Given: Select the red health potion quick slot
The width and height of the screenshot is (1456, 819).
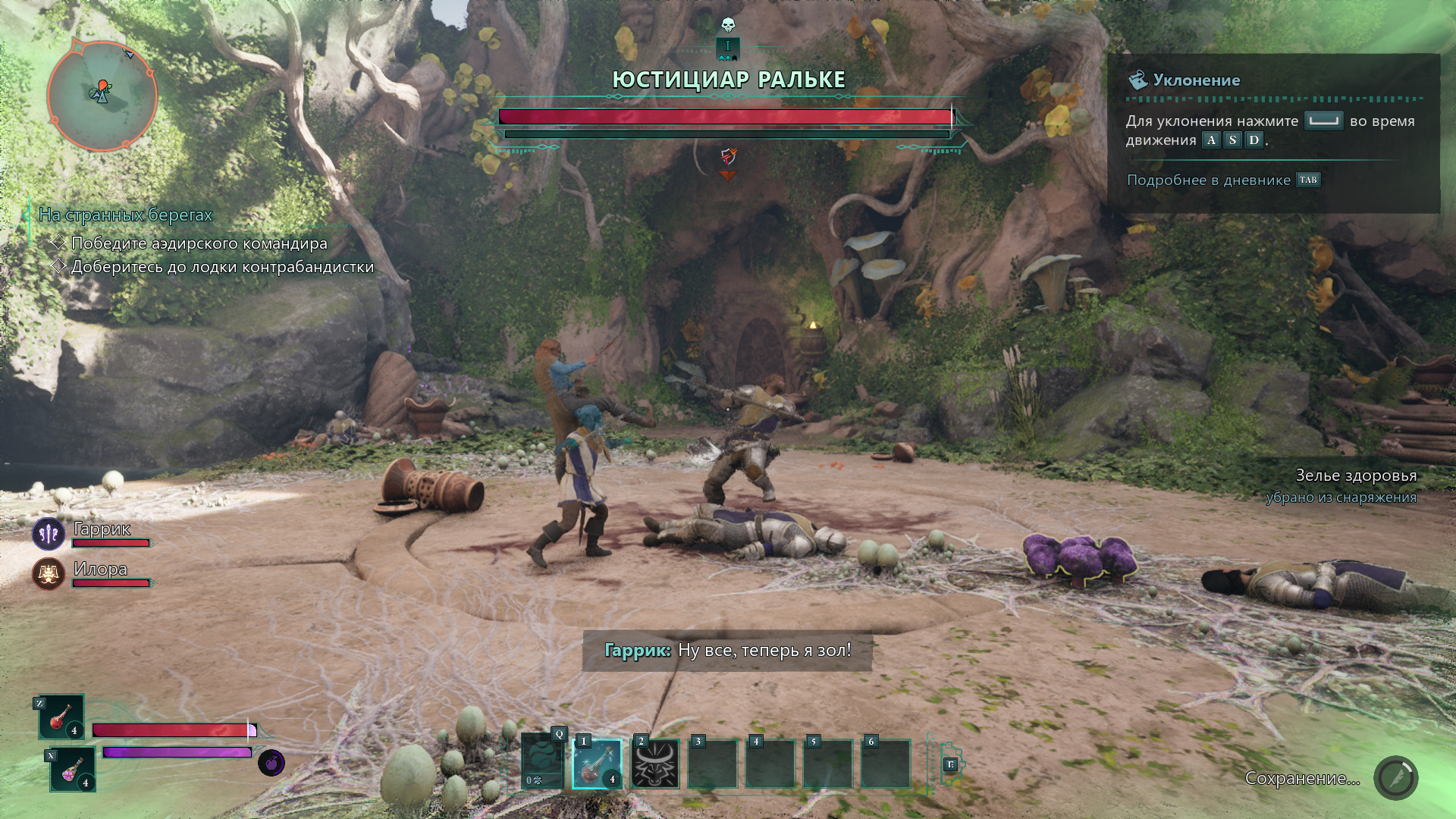Looking at the screenshot, I should click(x=61, y=717).
